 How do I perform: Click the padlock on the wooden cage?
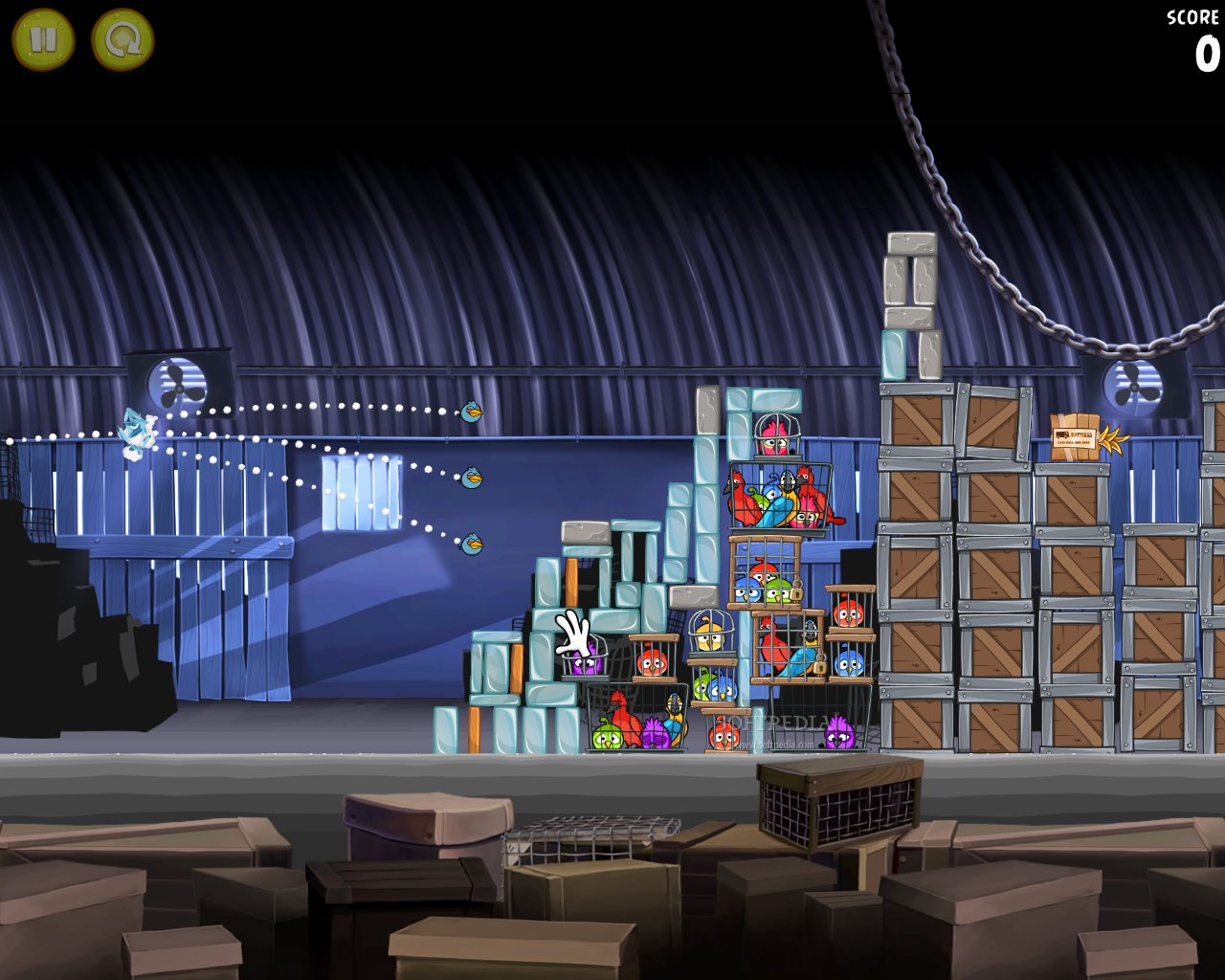pyautogui.click(x=796, y=591)
